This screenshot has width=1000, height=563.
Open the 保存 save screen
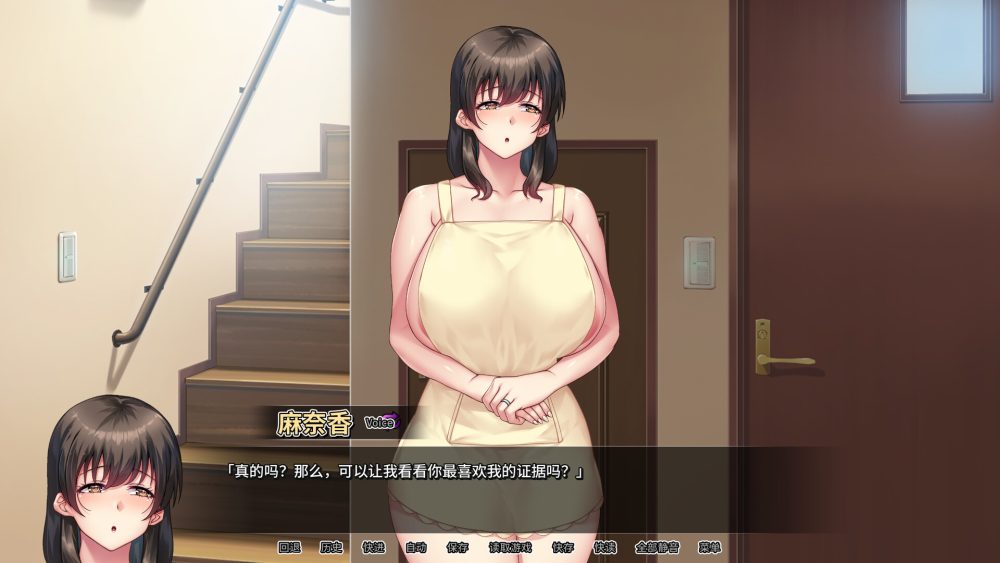point(457,548)
